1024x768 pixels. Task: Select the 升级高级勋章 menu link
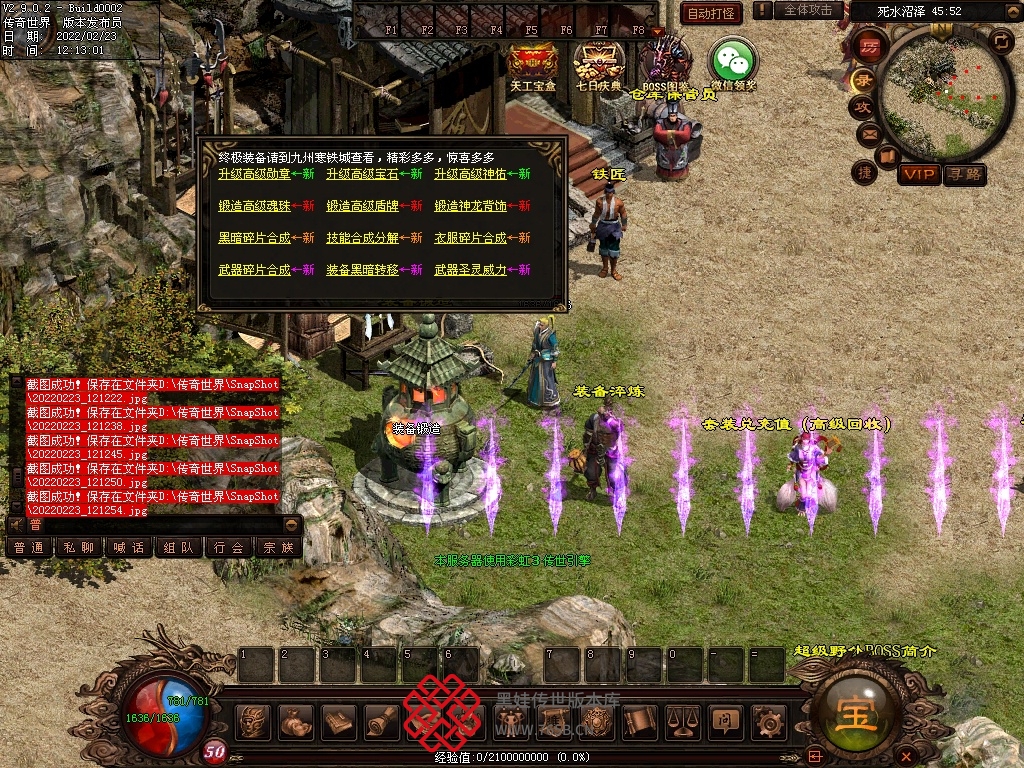[x=254, y=174]
